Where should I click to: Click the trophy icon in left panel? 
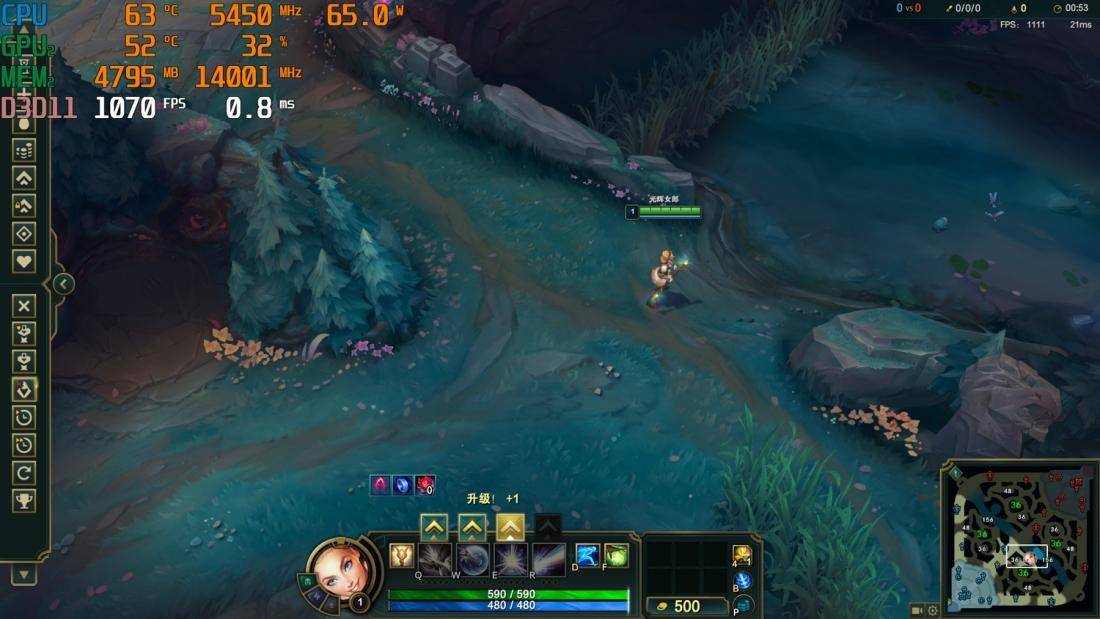pos(24,499)
